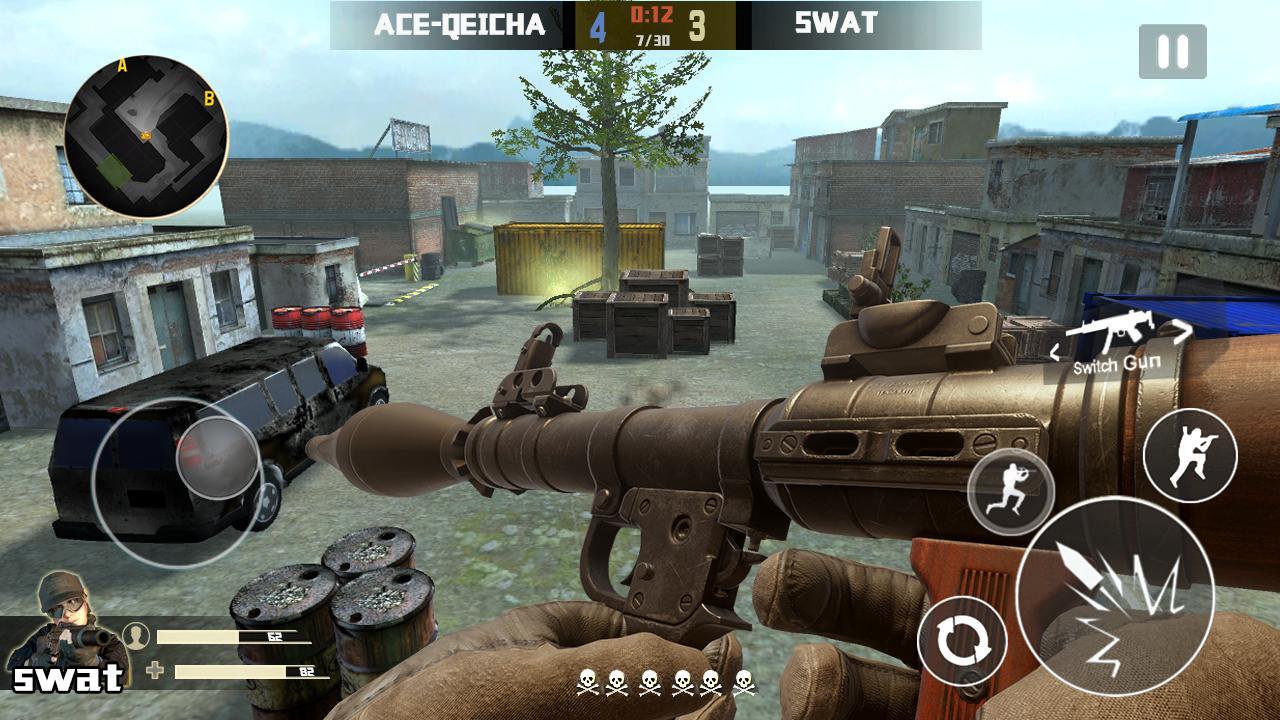Tap the SWAT team label
Image resolution: width=1280 pixels, height=720 pixels.
coord(838,19)
